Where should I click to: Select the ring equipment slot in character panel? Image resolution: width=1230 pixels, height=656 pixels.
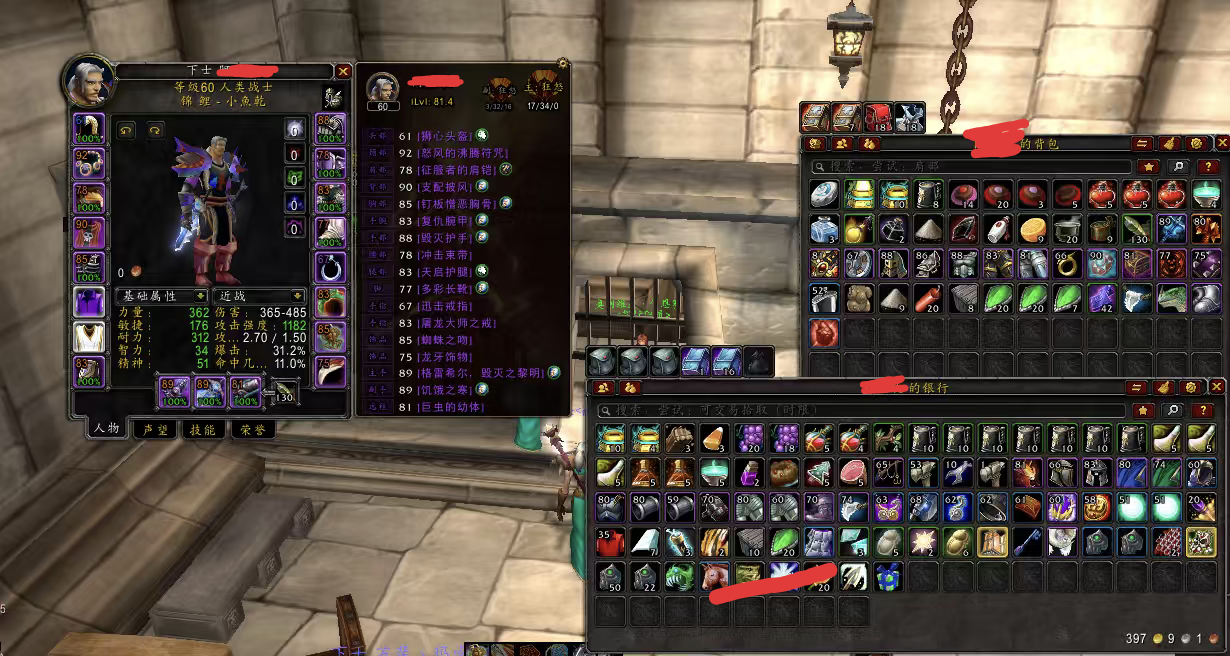(330, 267)
